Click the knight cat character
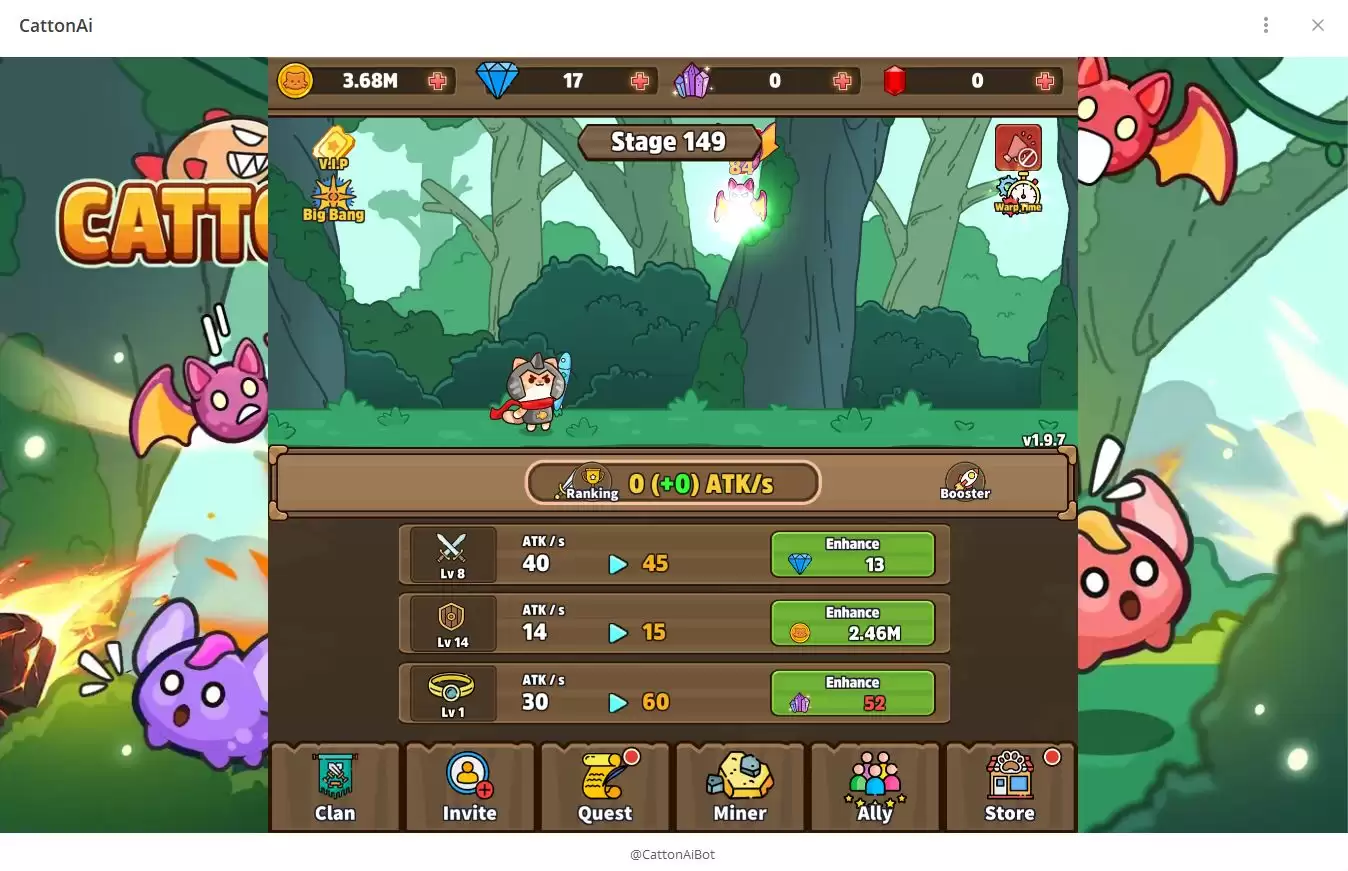The image size is (1348, 871). click(x=533, y=390)
